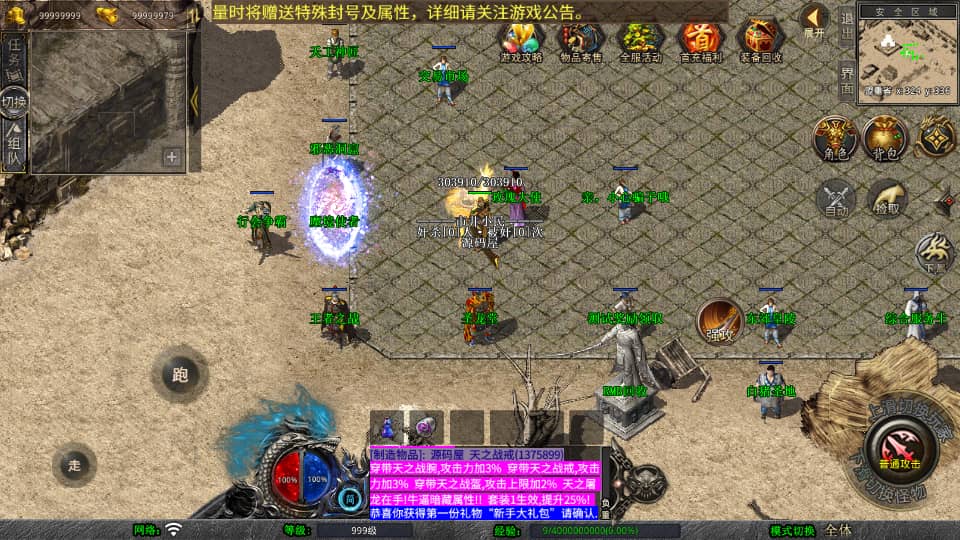
Task: Open the 物品寄售 consignment shop
Action: tap(579, 40)
